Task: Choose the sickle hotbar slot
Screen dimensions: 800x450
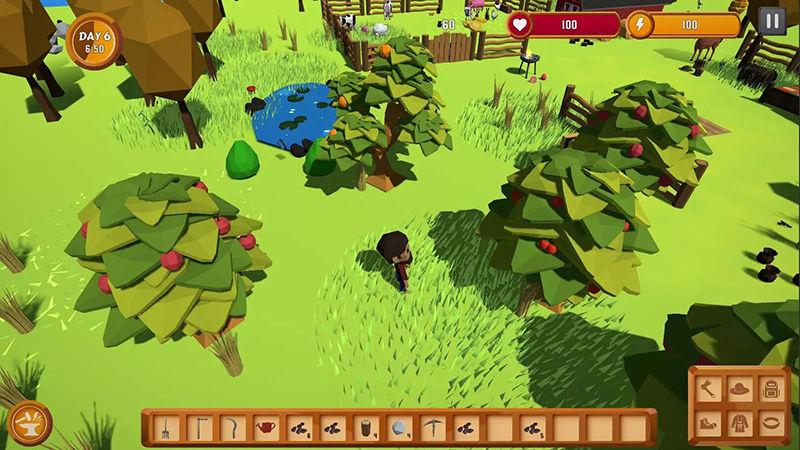Action: pos(233,428)
